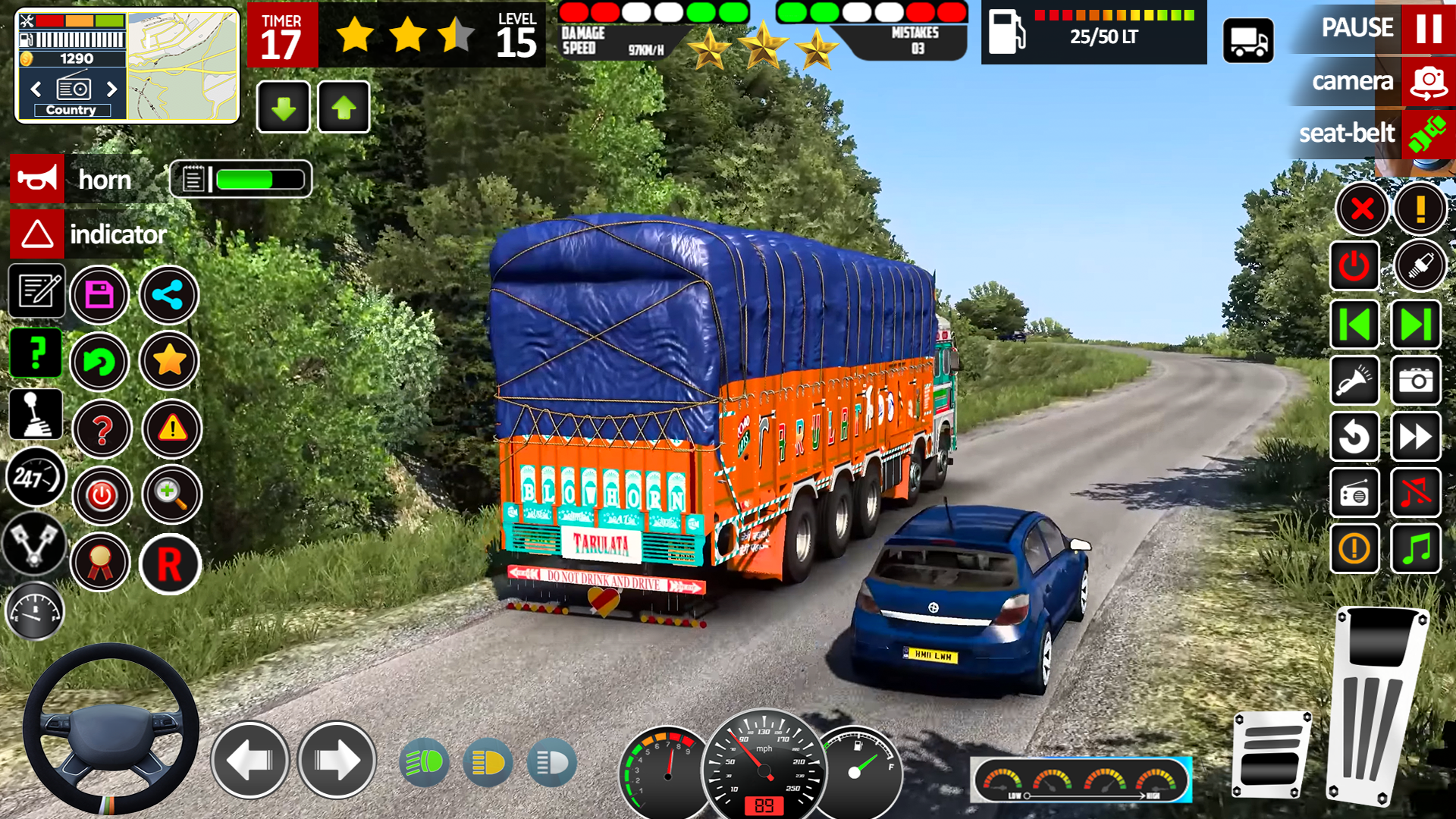Click the magnifier zoom-in icon
Viewport: 1456px width, 819px height.
tap(171, 495)
